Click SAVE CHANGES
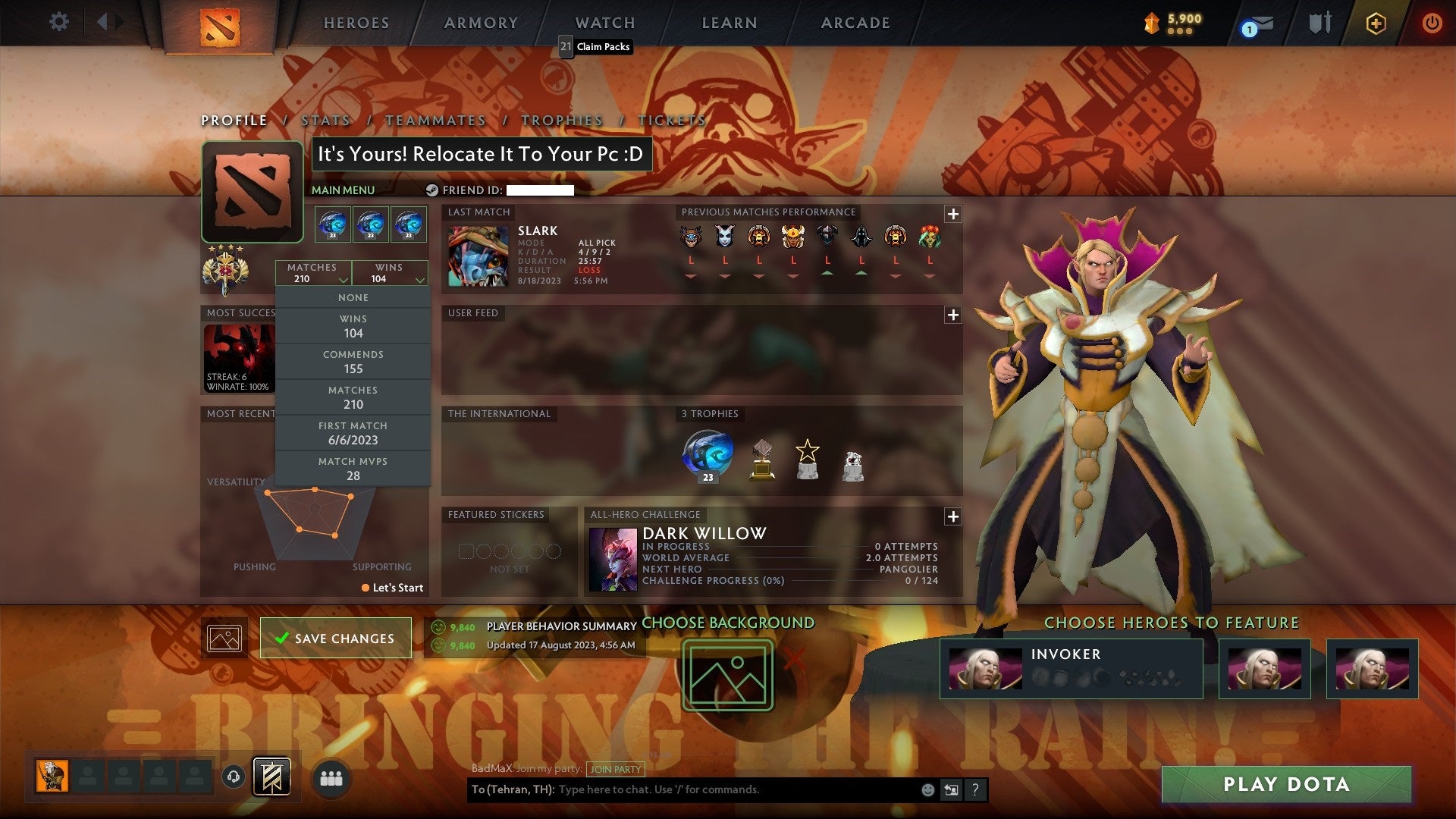This screenshot has width=1456, height=819. tap(335, 638)
